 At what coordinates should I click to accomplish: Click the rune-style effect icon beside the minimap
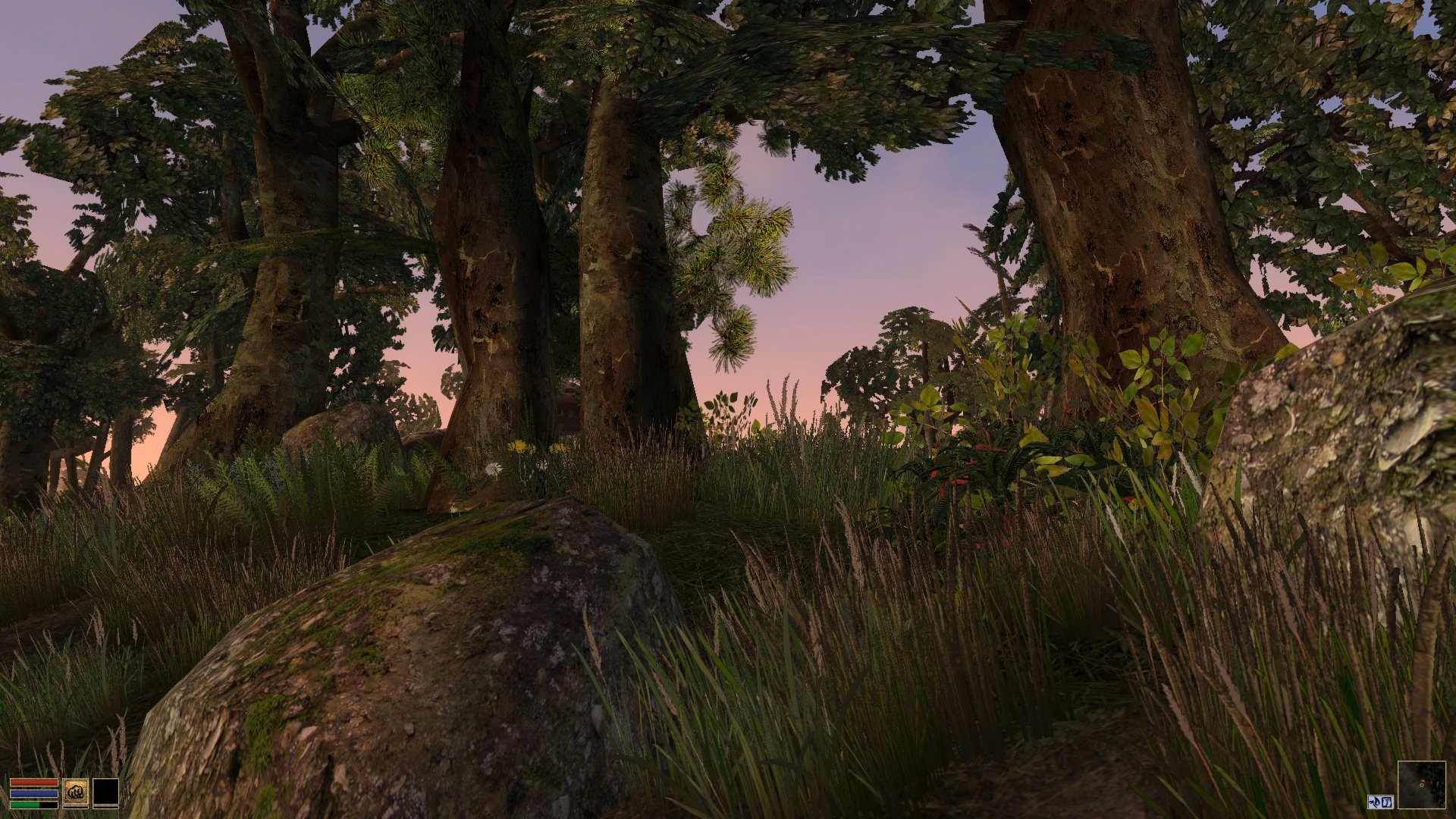coord(1386,802)
